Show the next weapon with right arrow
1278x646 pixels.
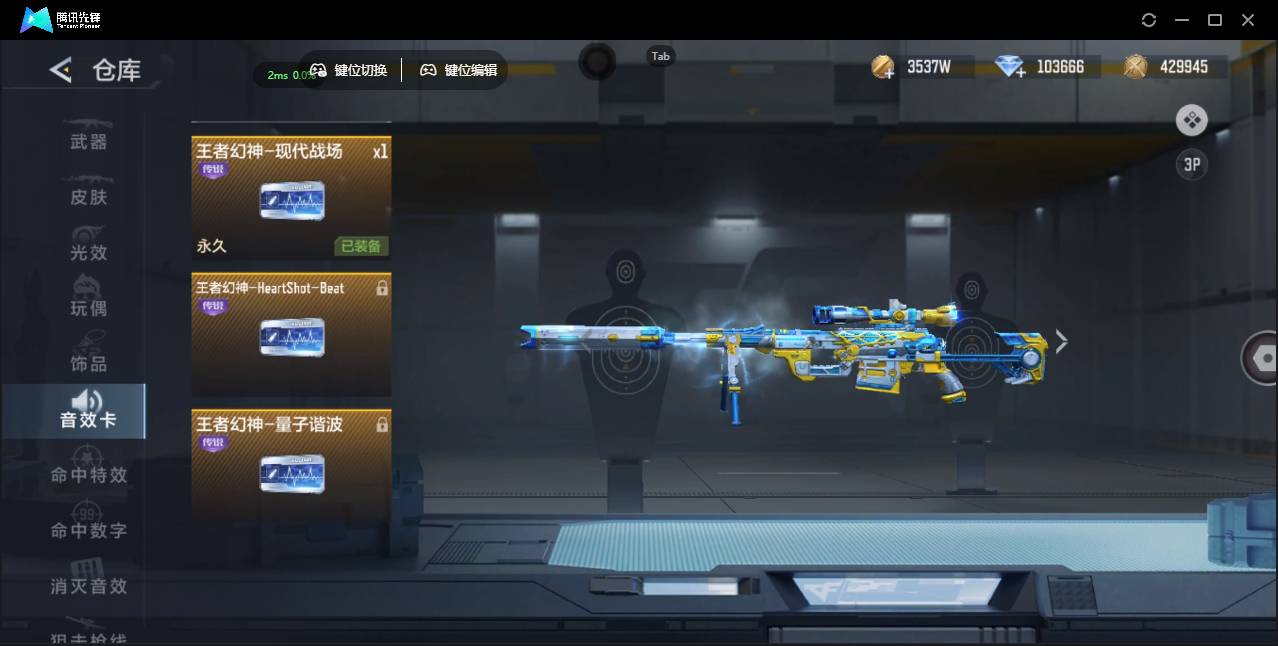(x=1061, y=342)
